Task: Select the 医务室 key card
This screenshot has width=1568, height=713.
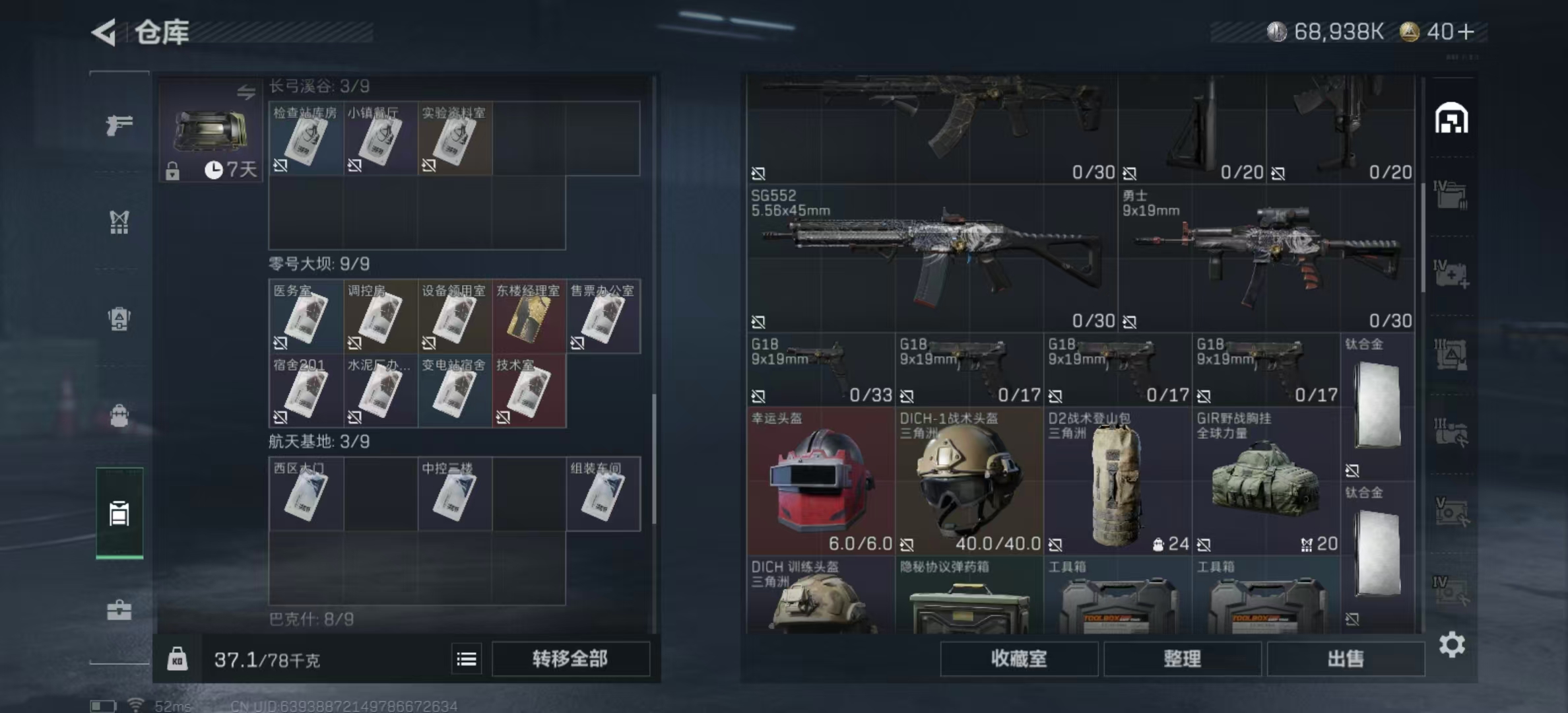Action: pyautogui.click(x=306, y=317)
